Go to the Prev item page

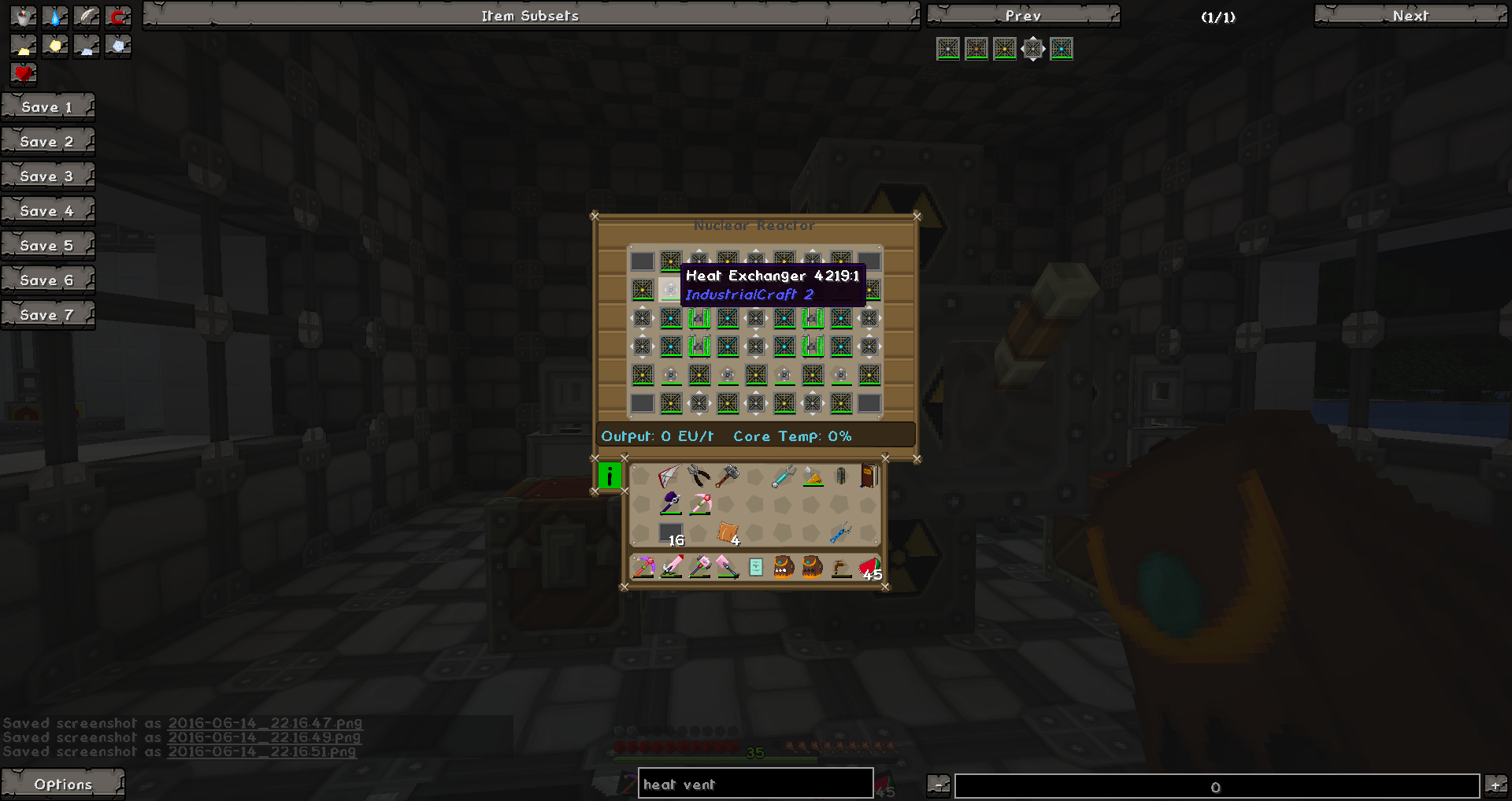[x=1022, y=15]
